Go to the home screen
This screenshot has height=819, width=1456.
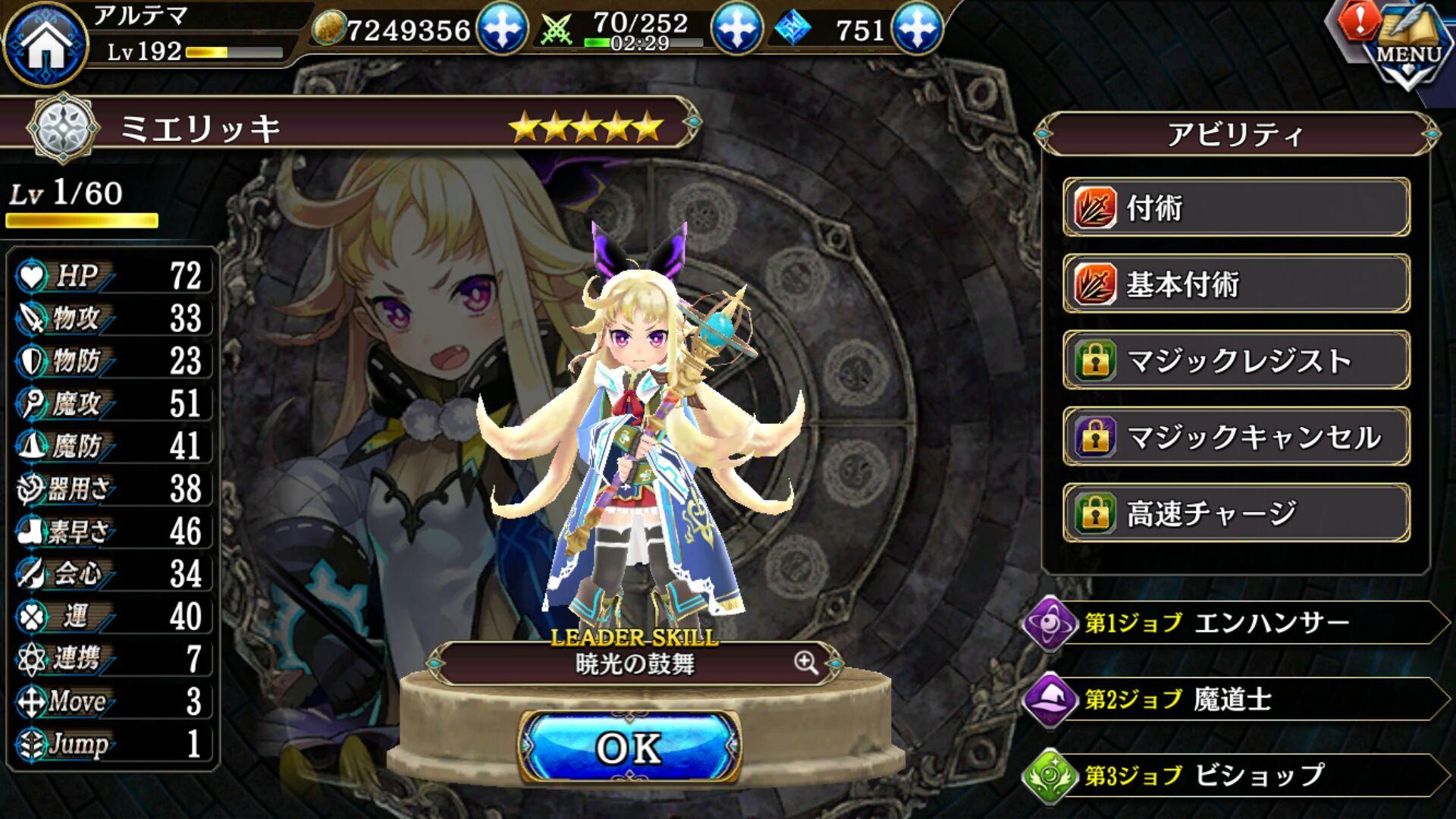(45, 44)
